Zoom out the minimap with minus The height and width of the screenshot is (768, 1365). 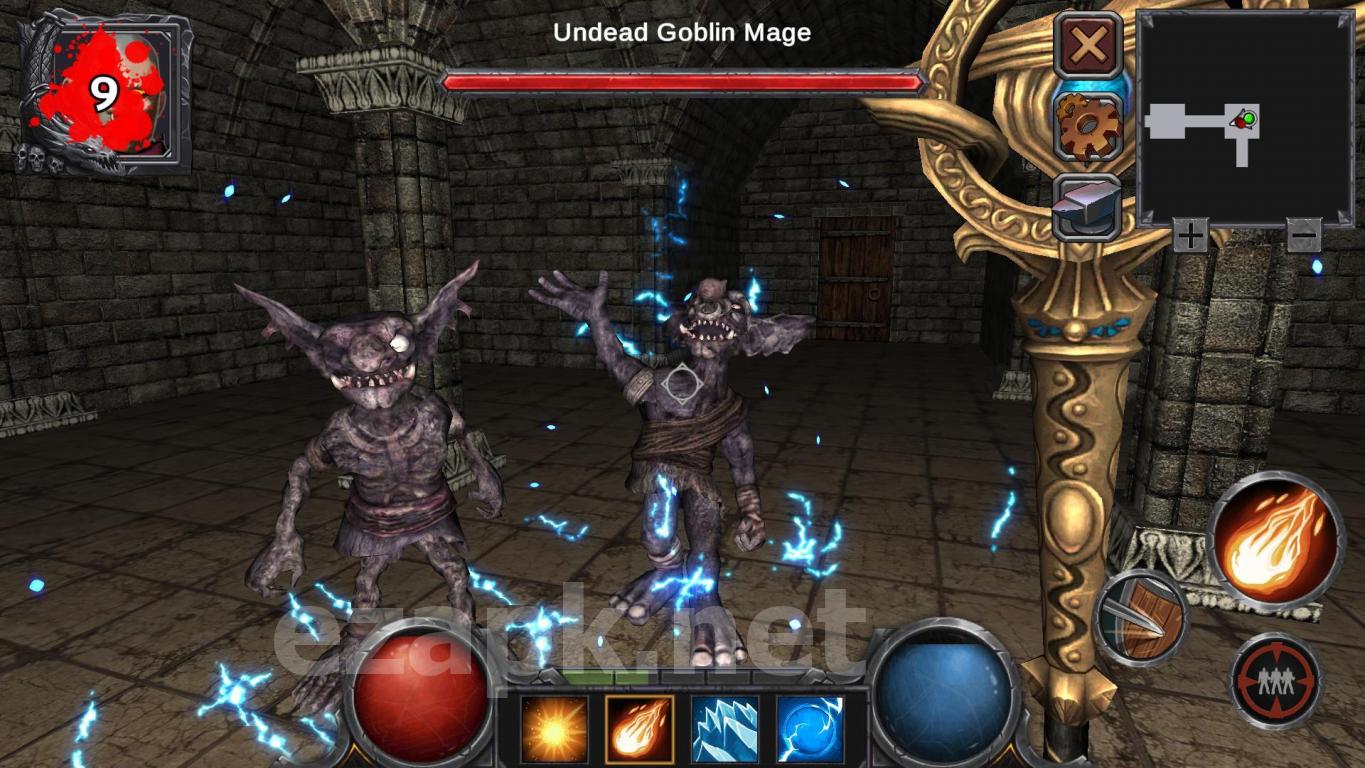1303,236
